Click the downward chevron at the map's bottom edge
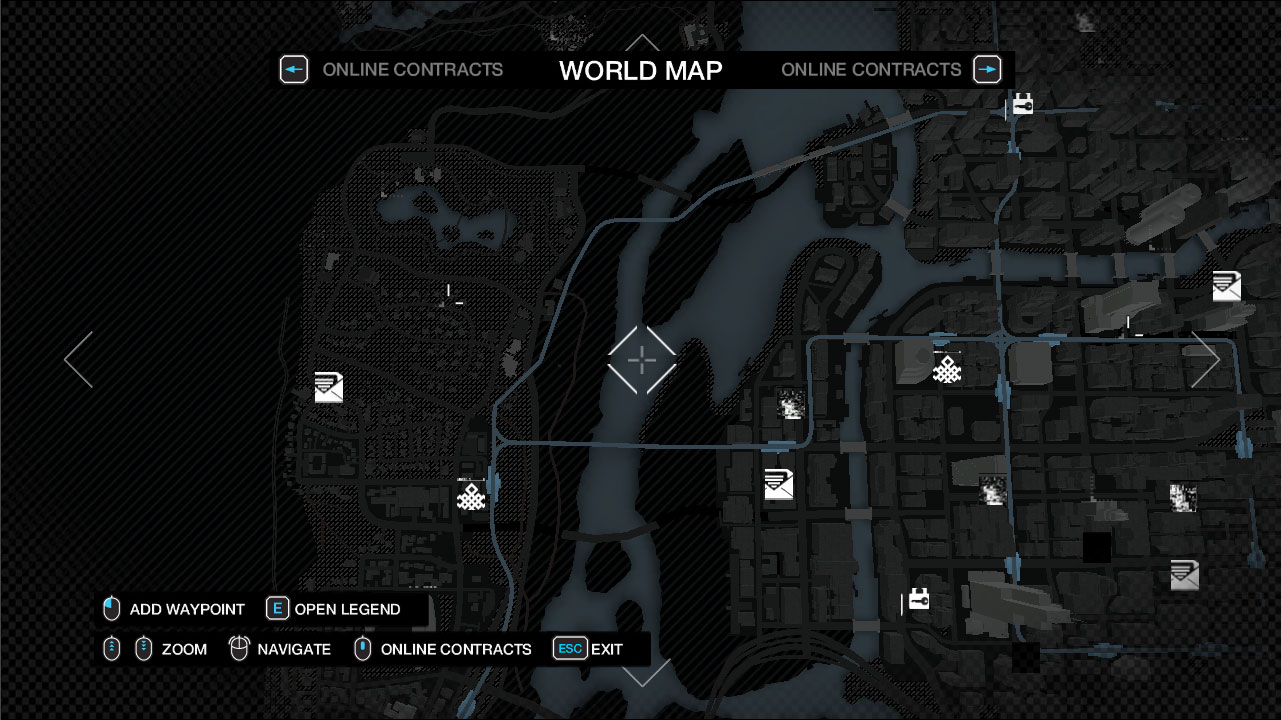Screen dimensions: 1281x720 pyautogui.click(x=646, y=673)
